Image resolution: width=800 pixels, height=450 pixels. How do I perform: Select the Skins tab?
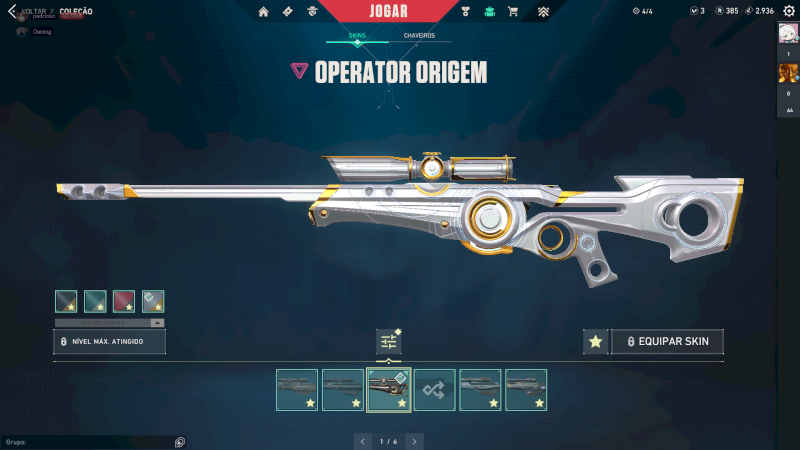pyautogui.click(x=357, y=35)
